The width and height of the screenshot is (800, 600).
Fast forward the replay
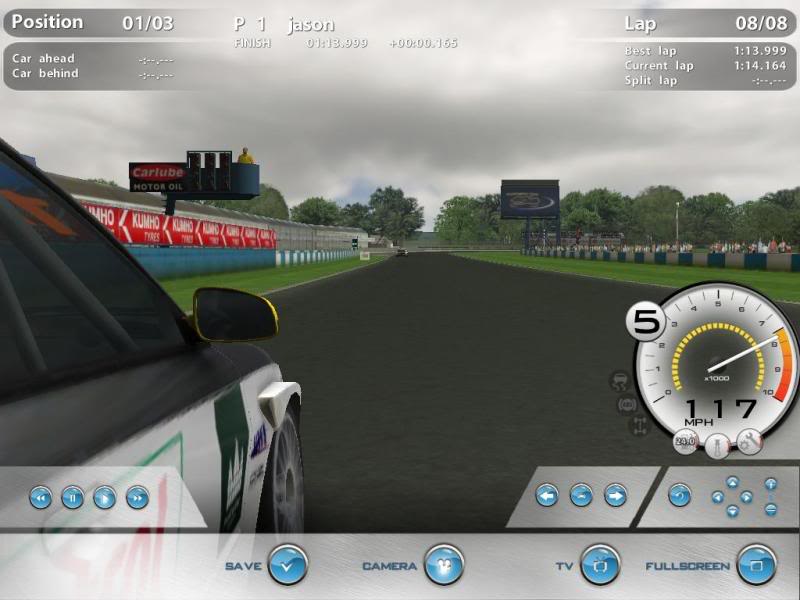coord(137,496)
